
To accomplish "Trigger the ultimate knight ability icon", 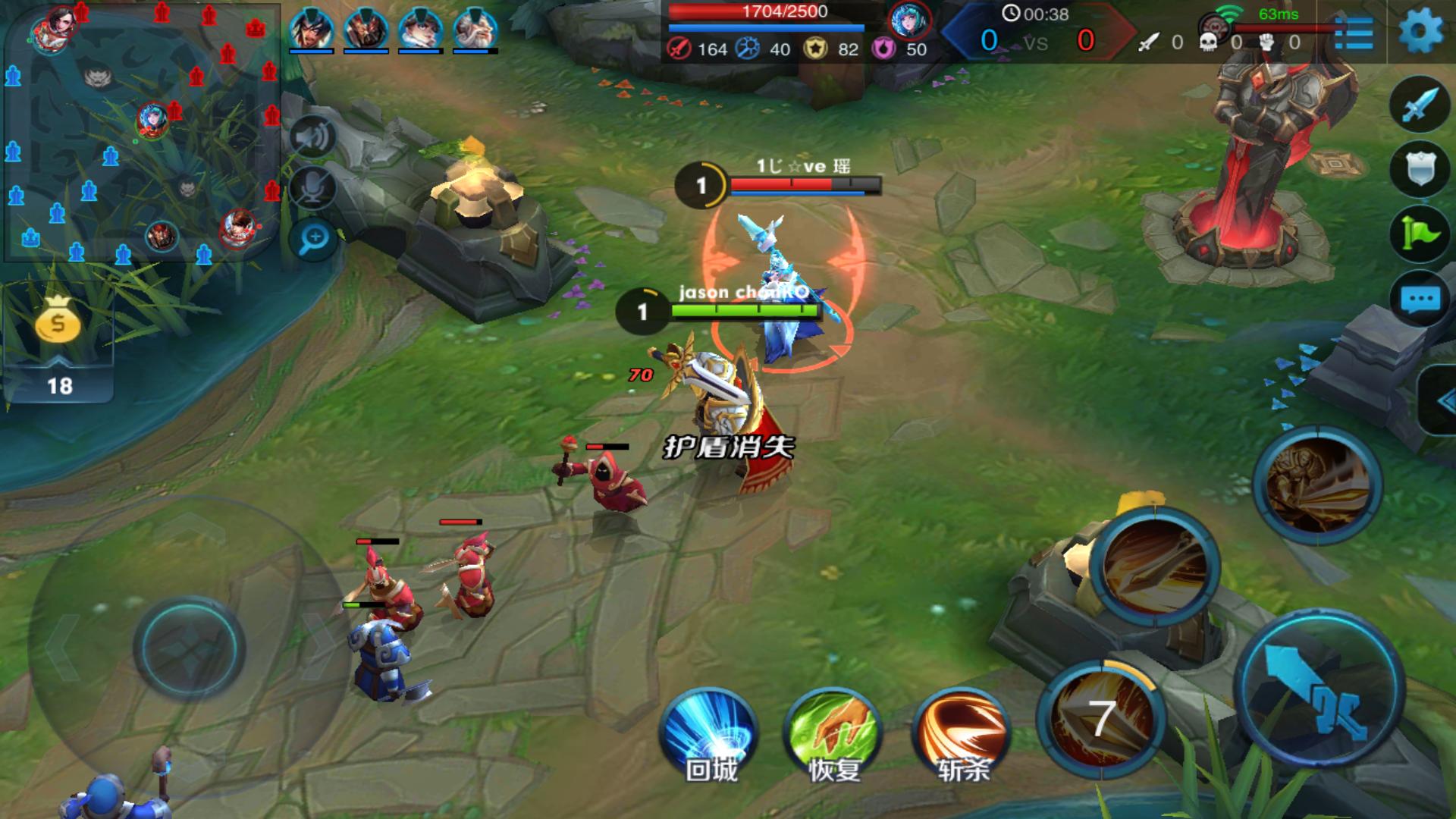I will click(x=1316, y=486).
